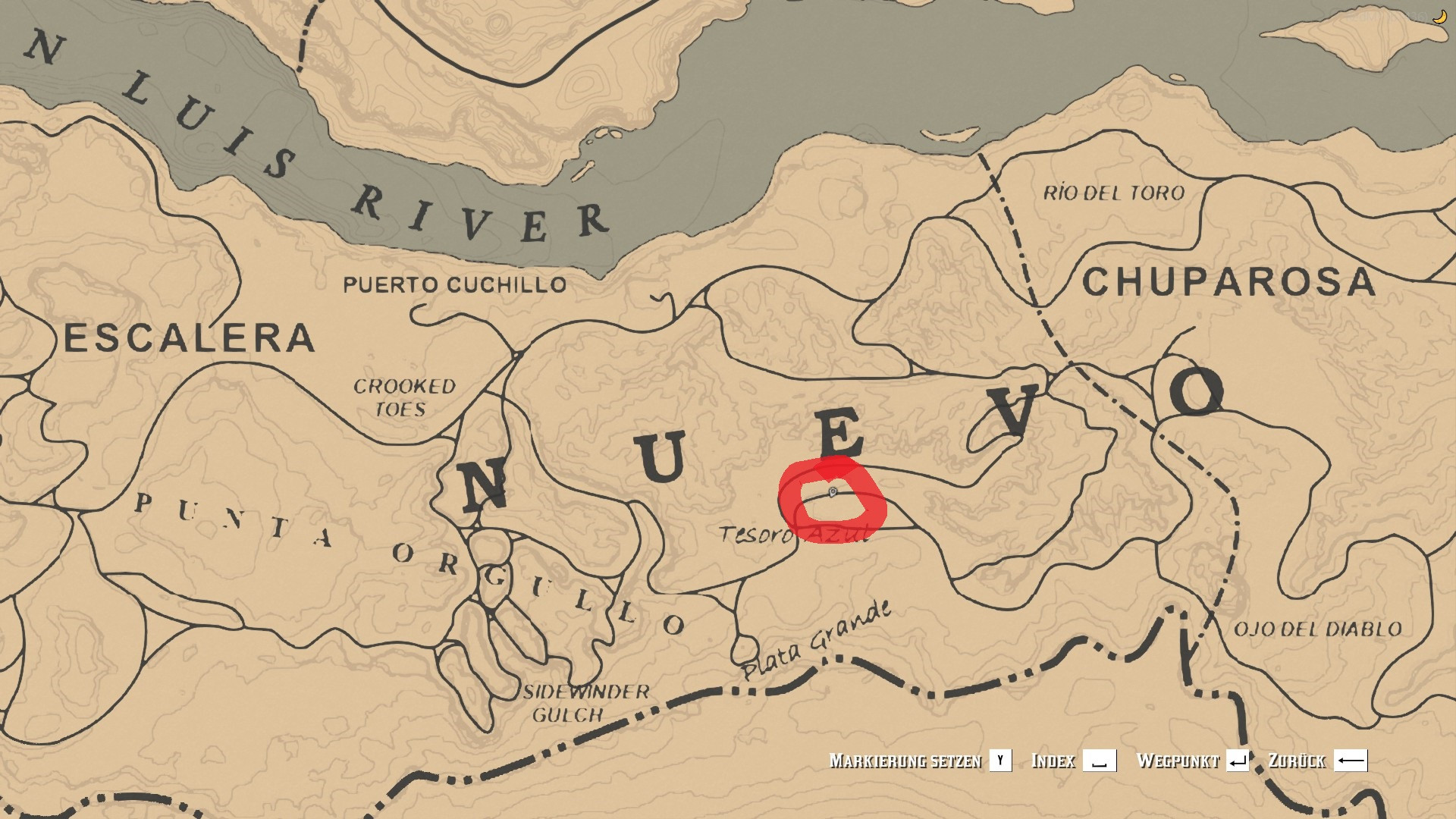
Task: Open the map Index
Action: pos(1073,761)
